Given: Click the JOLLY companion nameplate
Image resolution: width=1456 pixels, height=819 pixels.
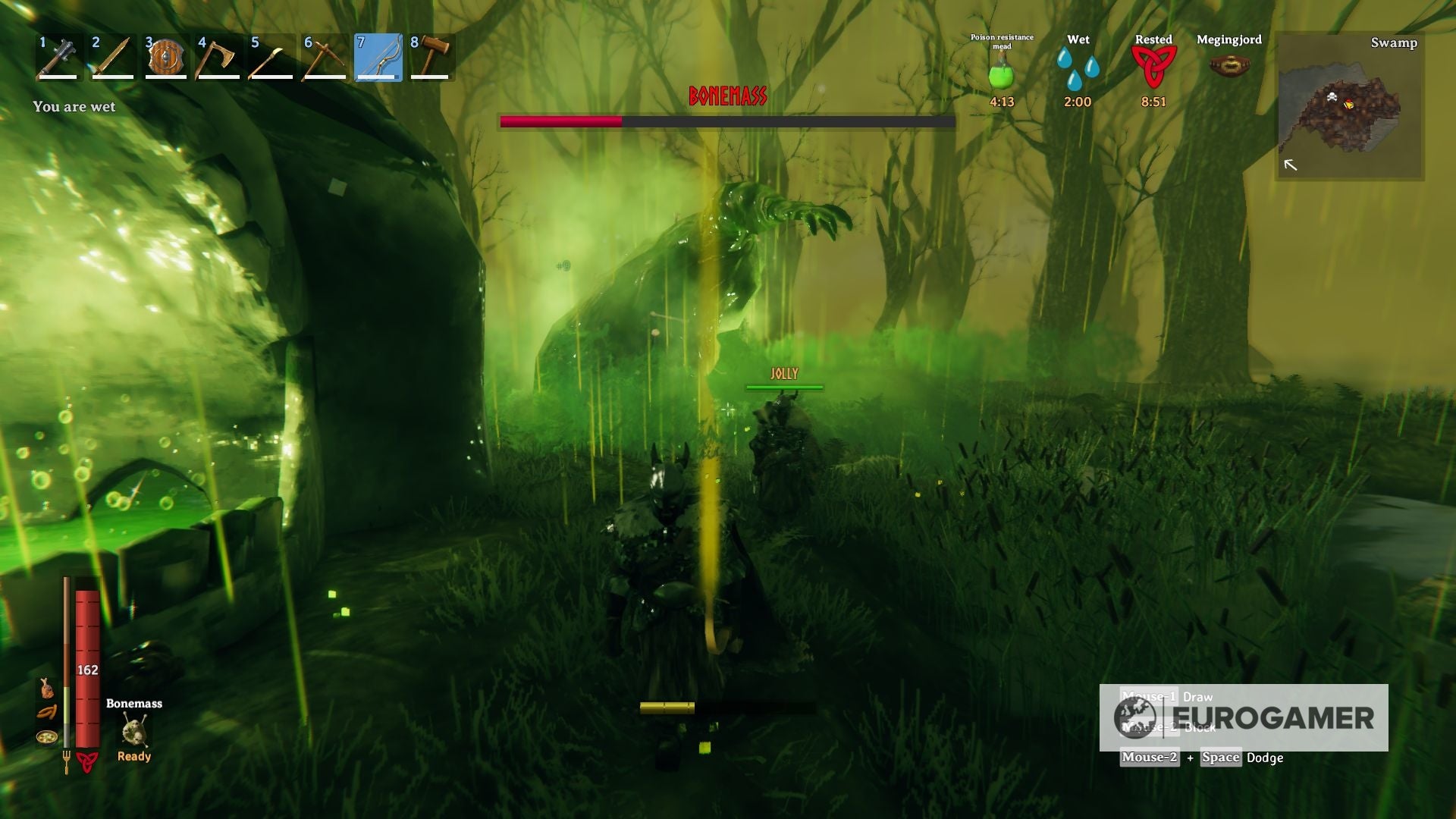Looking at the screenshot, I should pos(786,373).
